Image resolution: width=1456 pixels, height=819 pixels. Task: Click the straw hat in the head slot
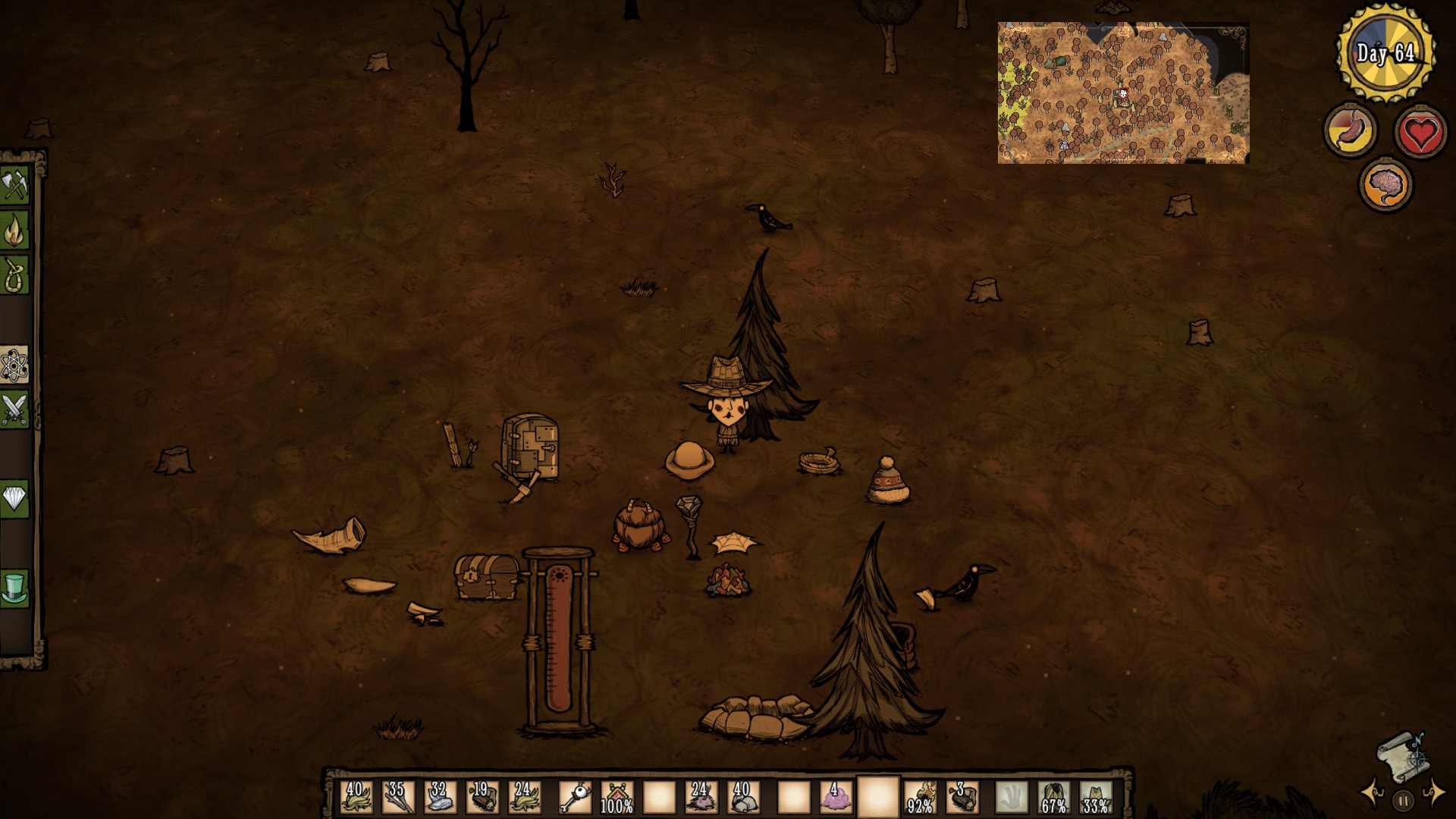[1096, 798]
